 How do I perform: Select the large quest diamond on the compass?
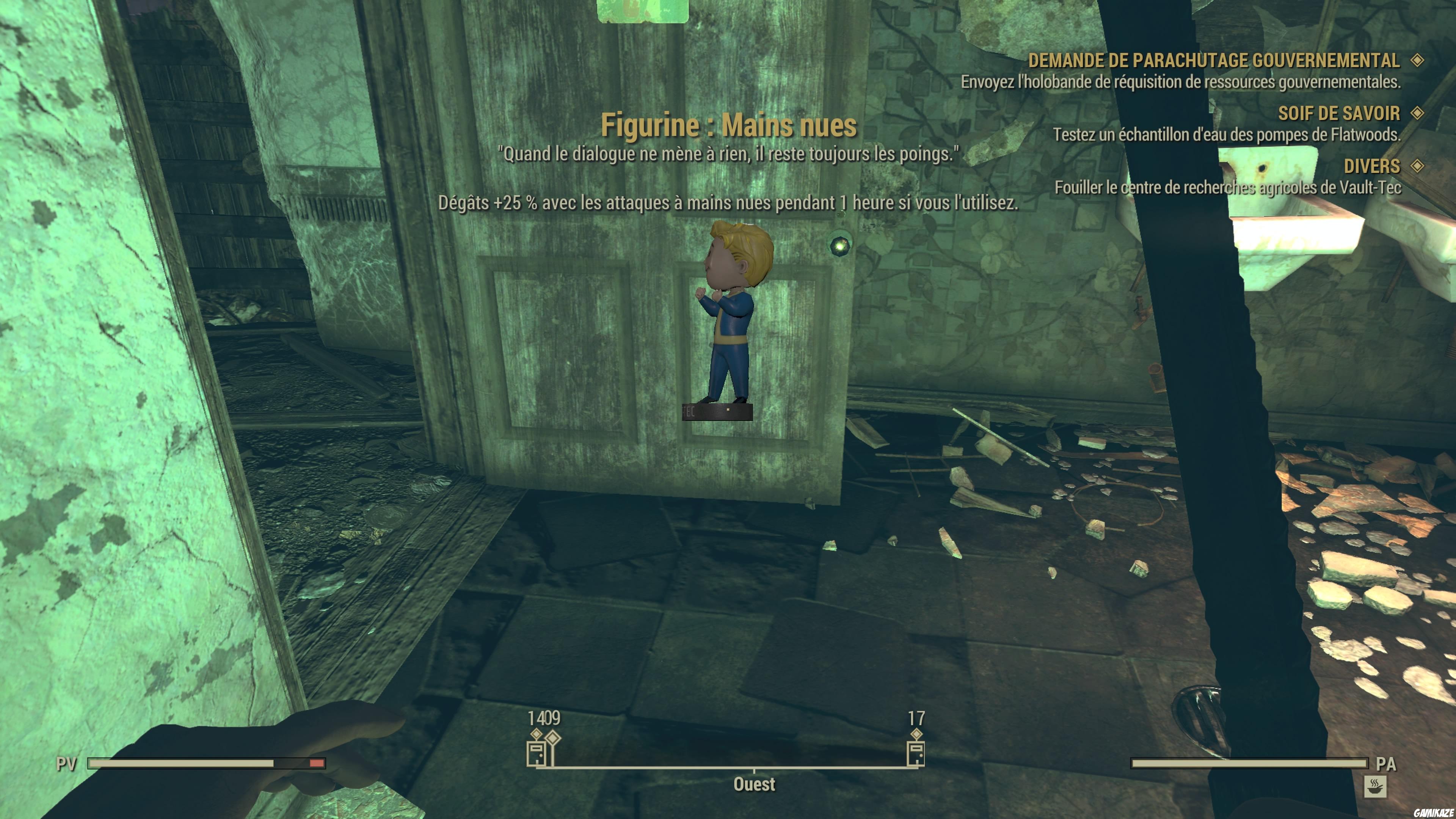(552, 737)
